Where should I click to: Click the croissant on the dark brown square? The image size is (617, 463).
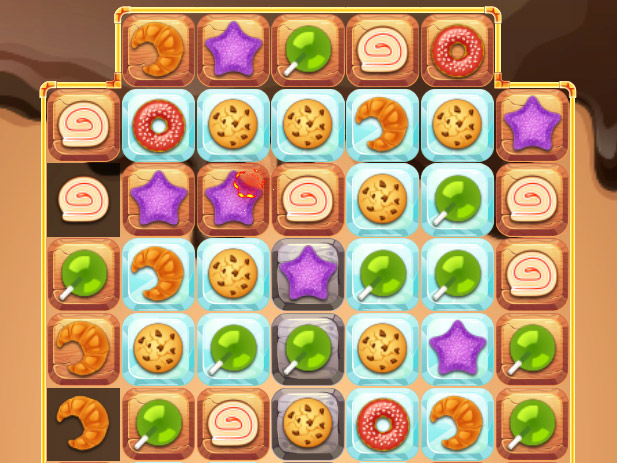click(83, 423)
